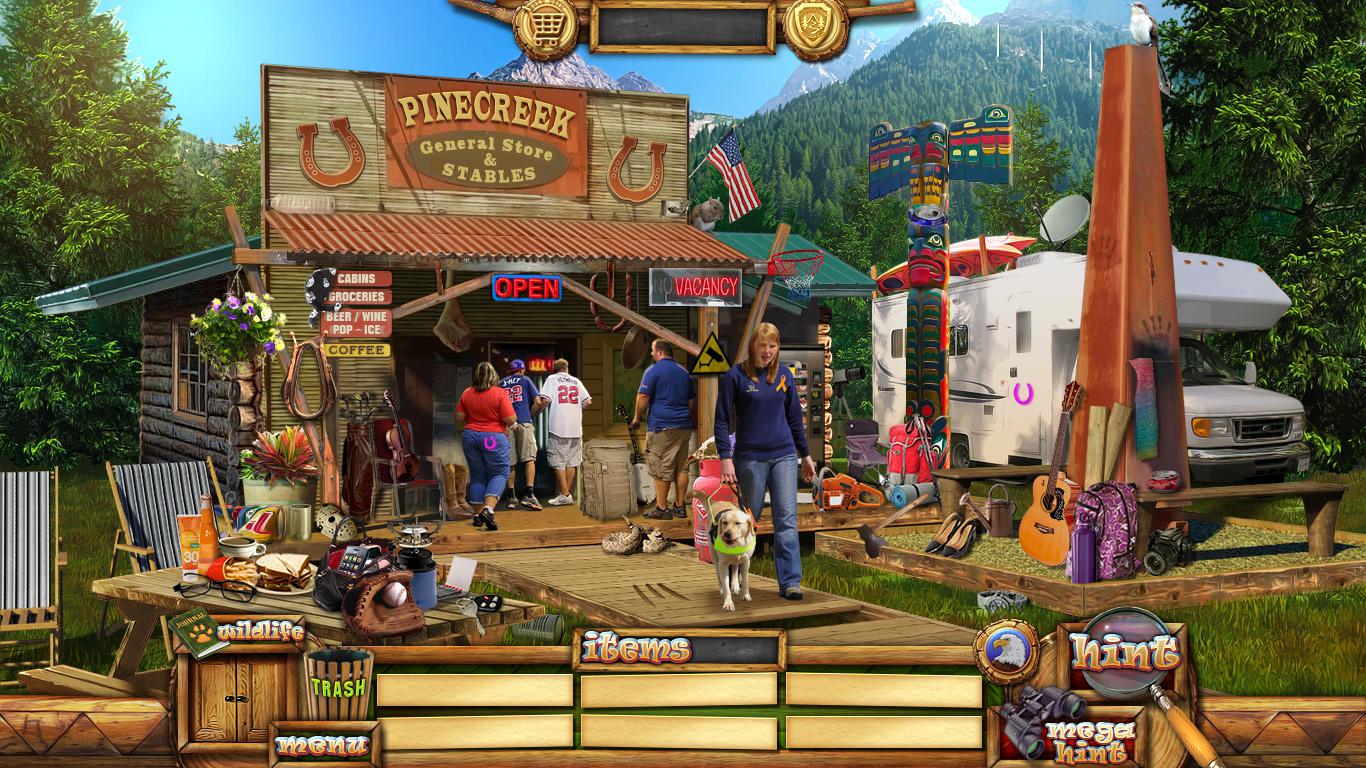Open the game menu
The image size is (1366, 768).
(x=323, y=744)
